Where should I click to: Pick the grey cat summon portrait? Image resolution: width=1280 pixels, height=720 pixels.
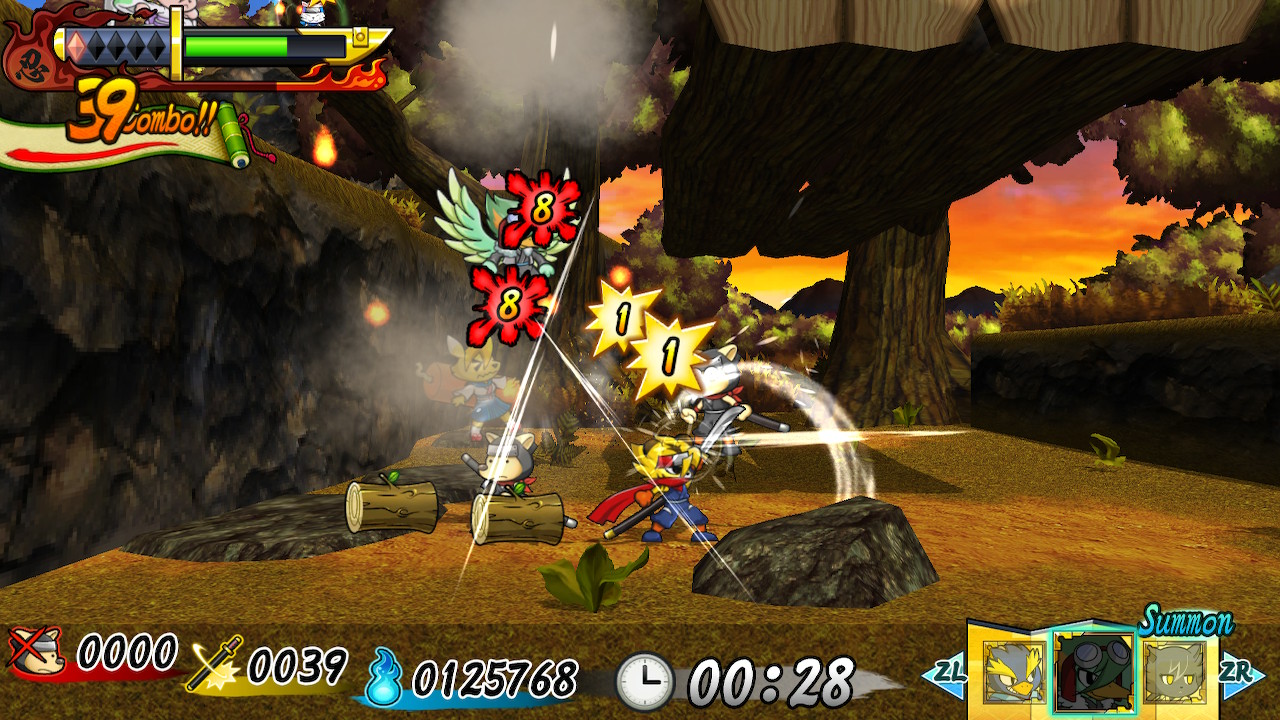[x=1175, y=670]
